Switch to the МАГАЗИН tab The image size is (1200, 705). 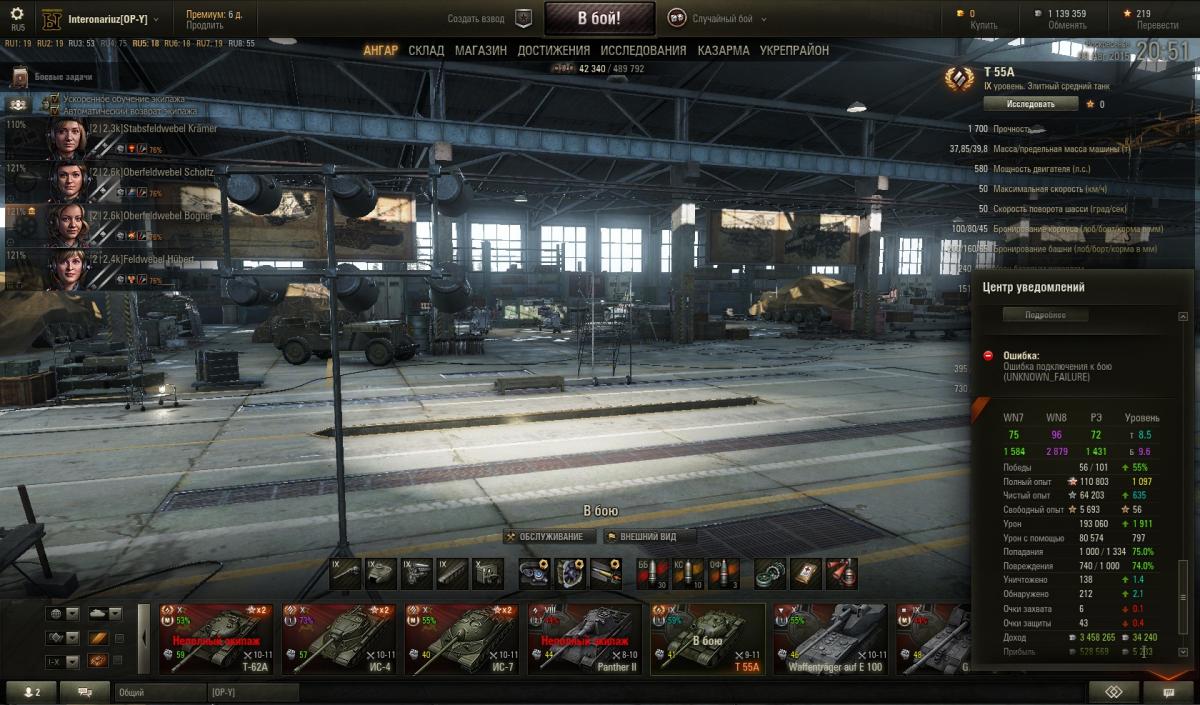[x=481, y=50]
